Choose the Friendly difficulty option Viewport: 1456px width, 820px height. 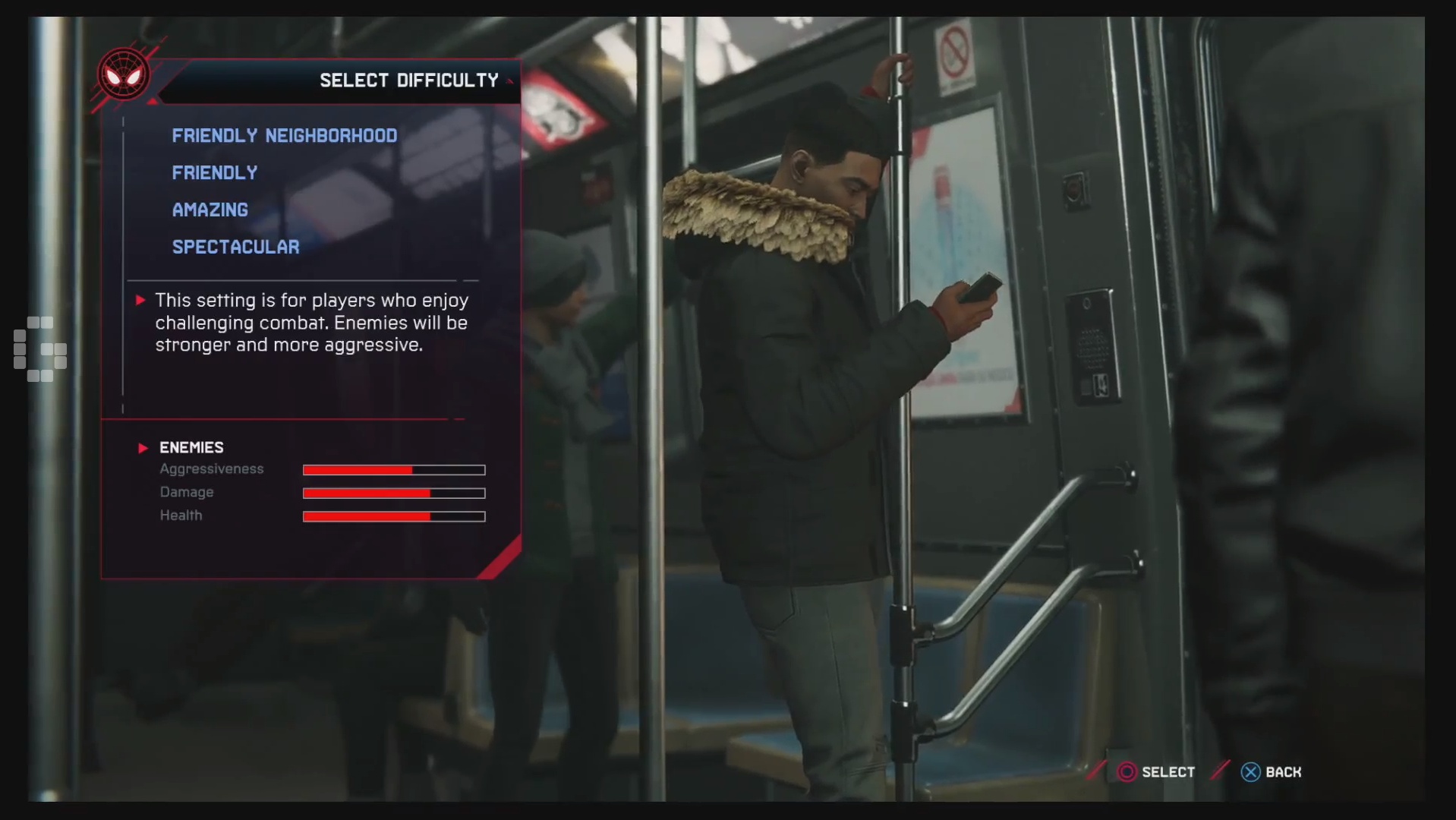pyautogui.click(x=214, y=173)
